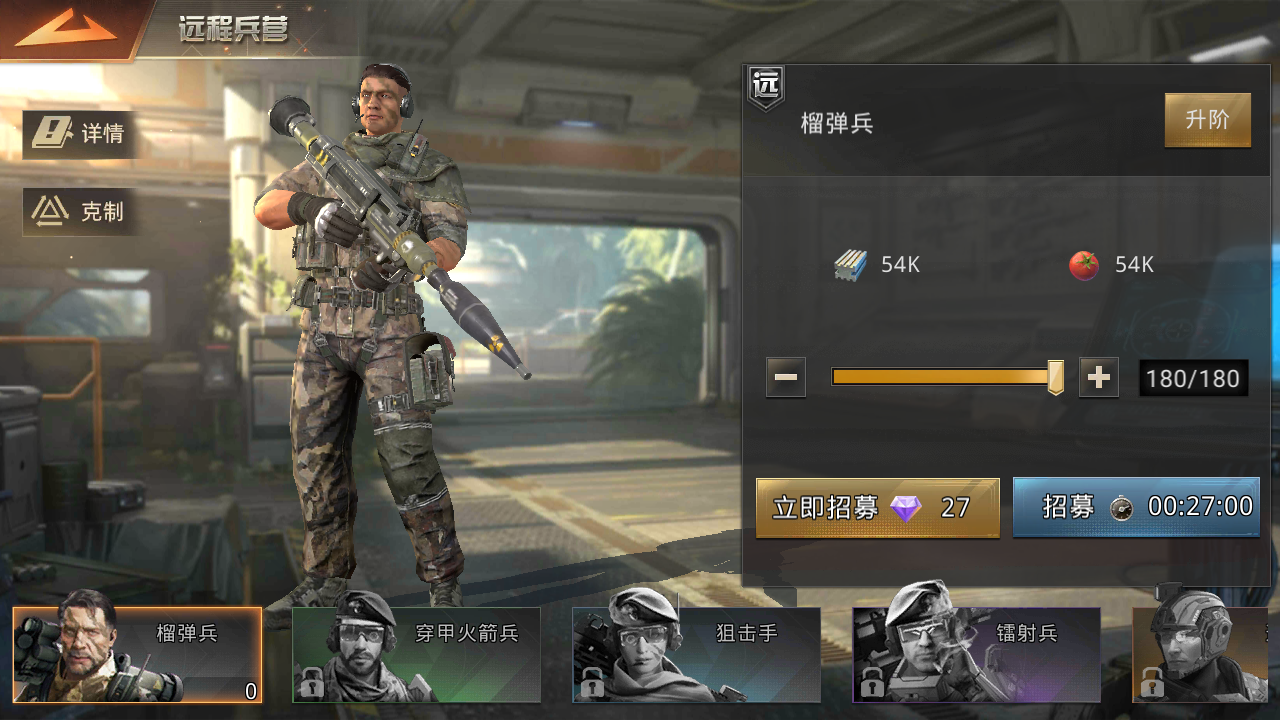Instantly recruit with 立即招募 for 27 gems

[877, 508]
